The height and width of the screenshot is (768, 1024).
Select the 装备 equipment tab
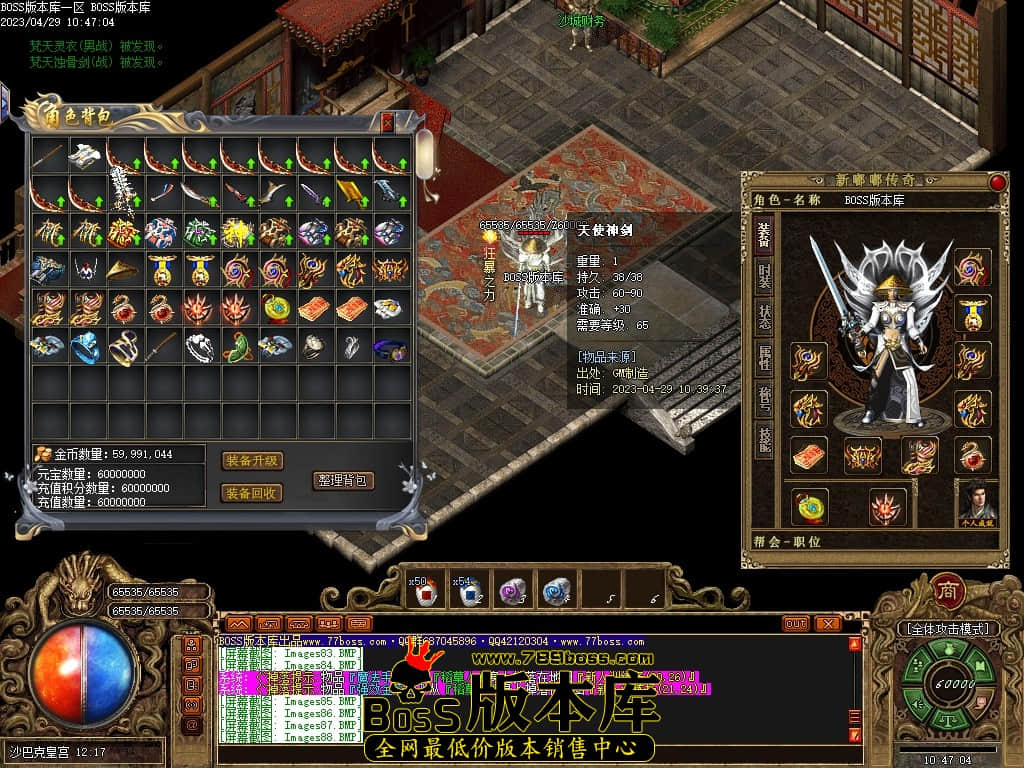764,235
